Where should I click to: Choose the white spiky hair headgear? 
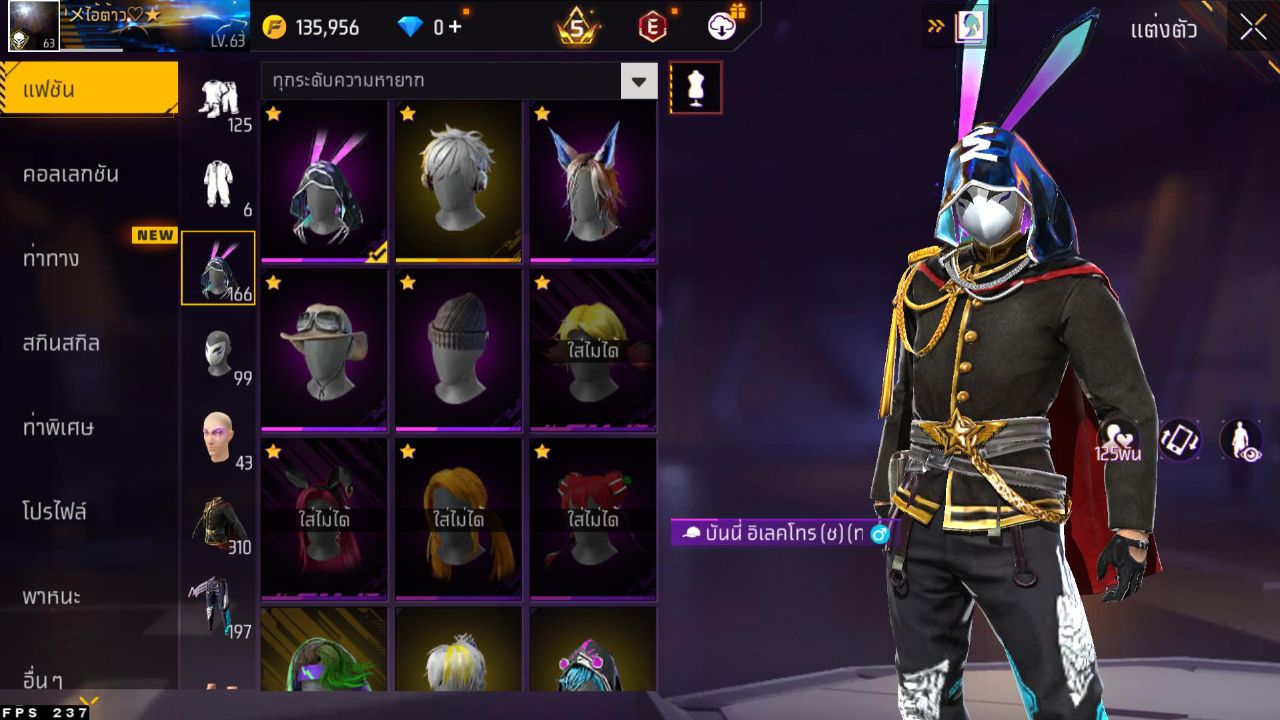point(458,181)
